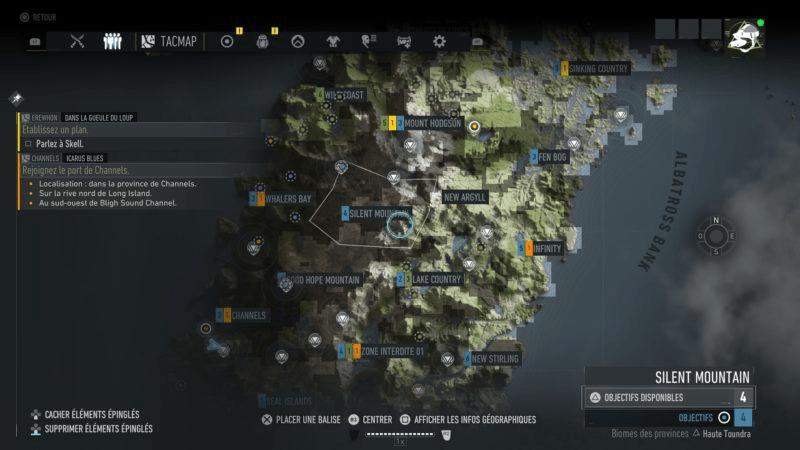
Task: Open the TACMAP tab
Action: [170, 41]
